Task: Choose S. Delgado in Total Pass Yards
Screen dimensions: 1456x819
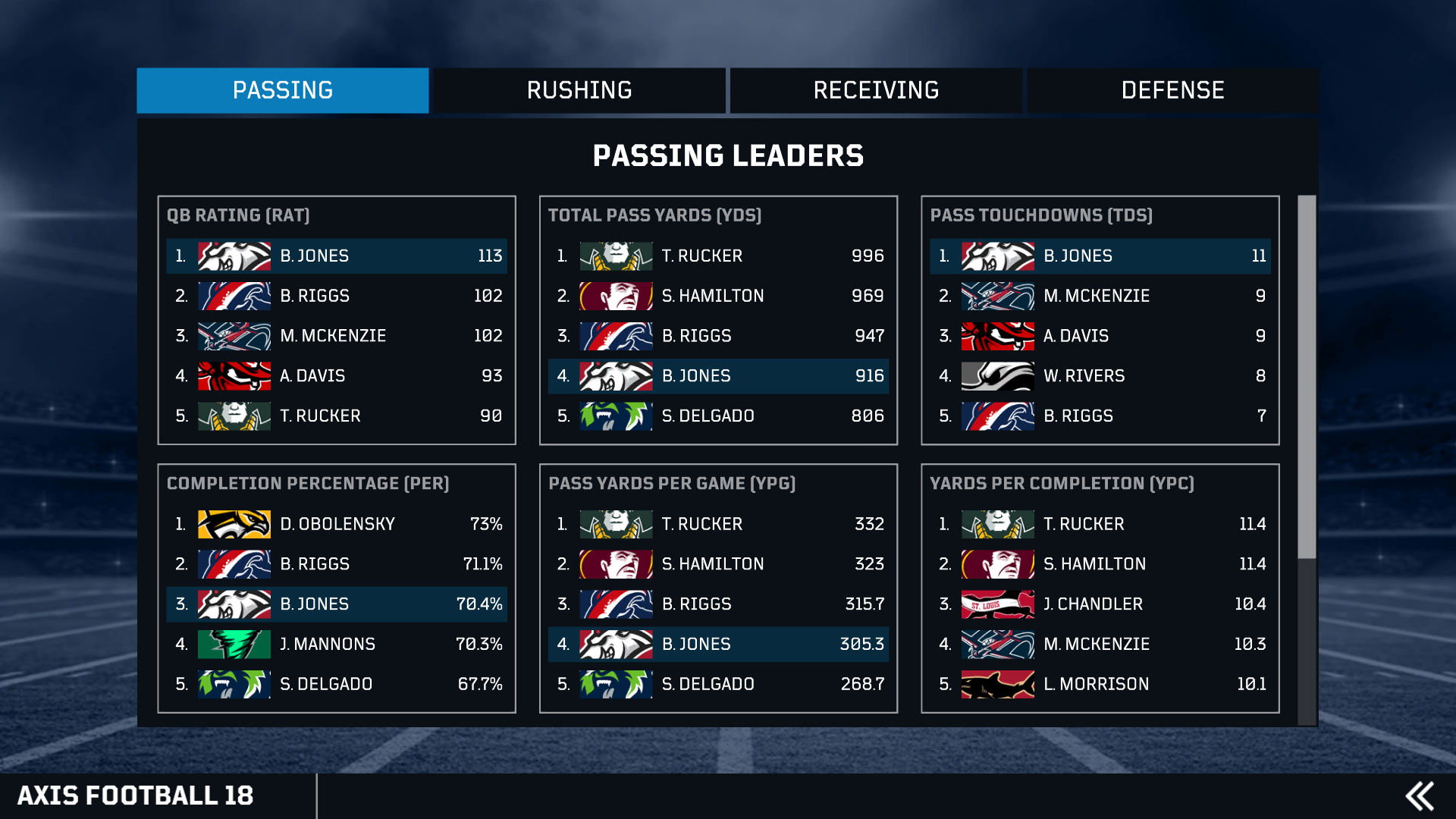Action: [718, 416]
